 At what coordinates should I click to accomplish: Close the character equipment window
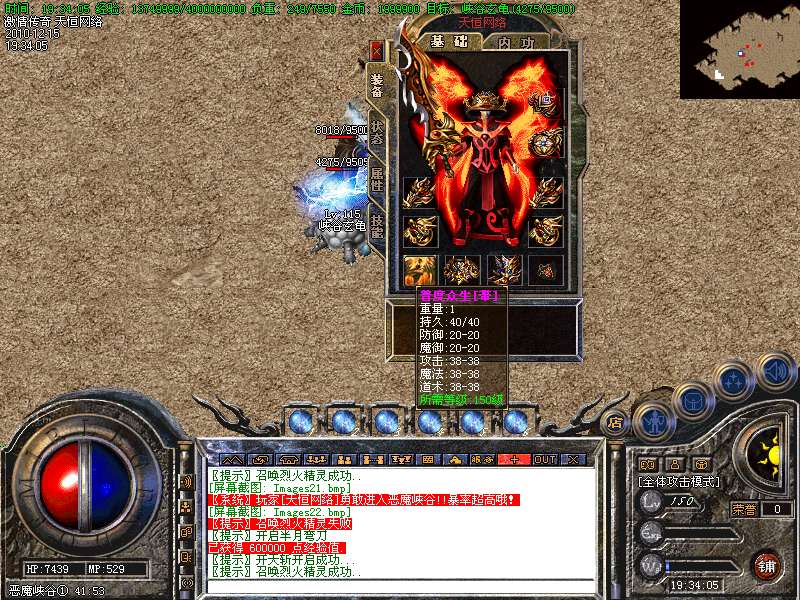click(x=377, y=49)
